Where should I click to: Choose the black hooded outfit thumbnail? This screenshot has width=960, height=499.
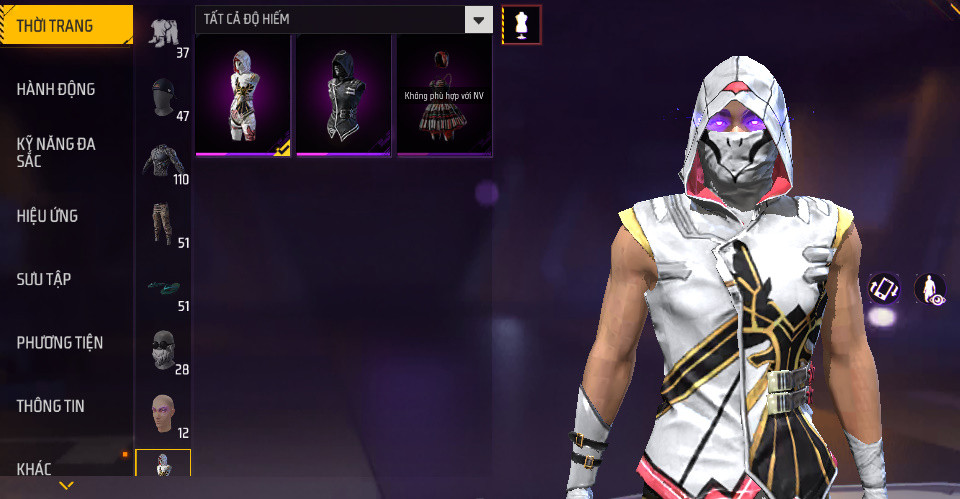tap(344, 95)
